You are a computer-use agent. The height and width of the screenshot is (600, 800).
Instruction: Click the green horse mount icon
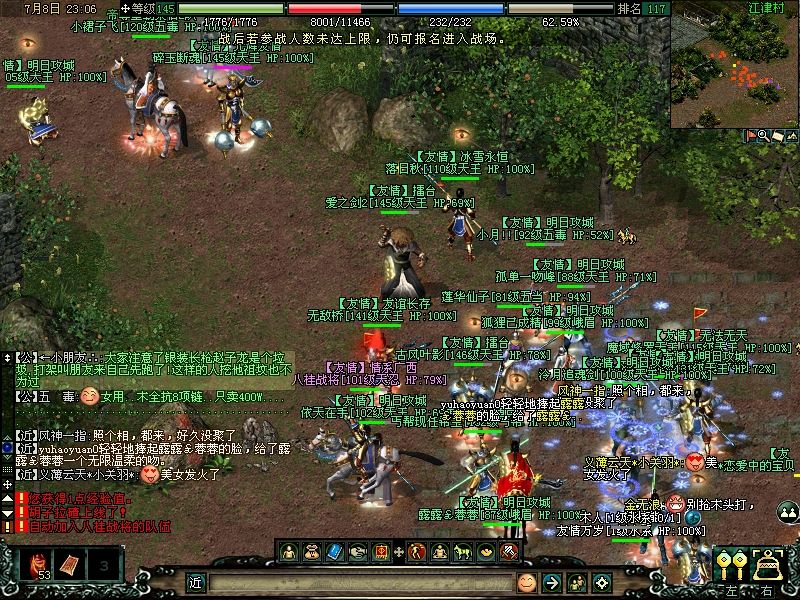463,551
